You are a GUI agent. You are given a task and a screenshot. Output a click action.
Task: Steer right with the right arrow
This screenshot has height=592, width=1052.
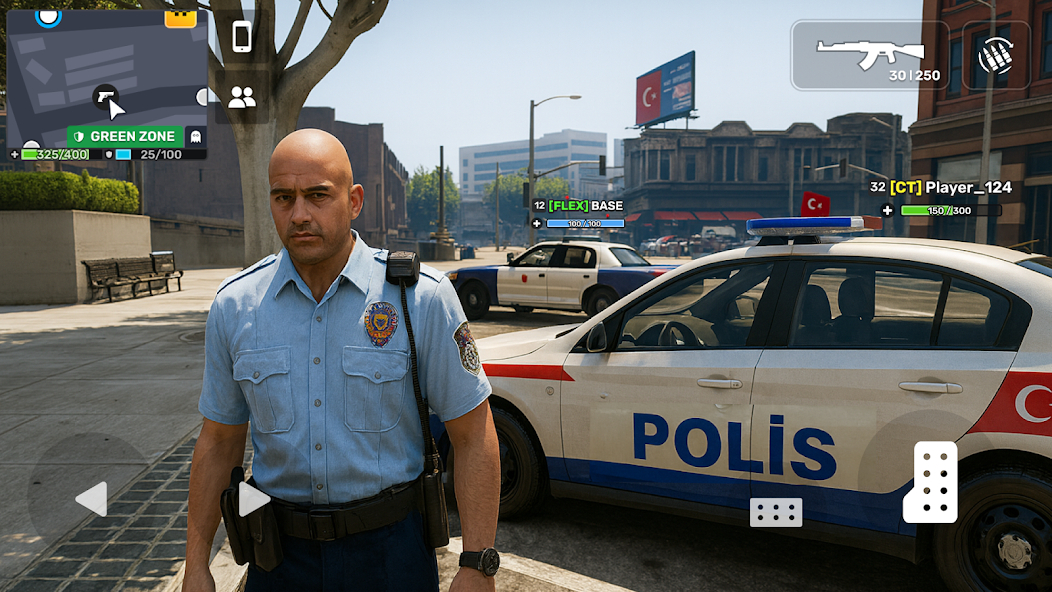[x=253, y=499]
